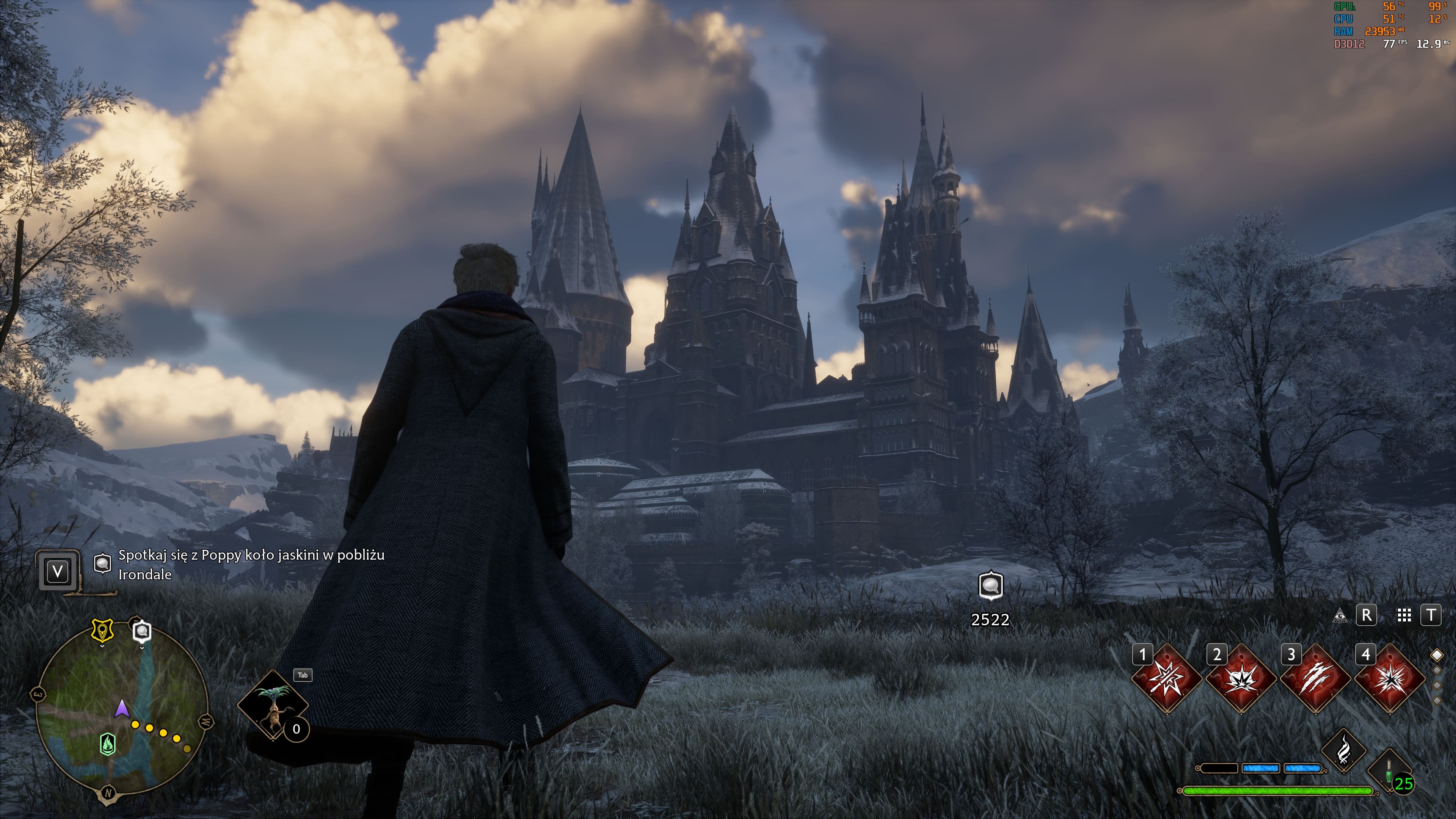Open the tracked Poppy quest objective

pos(251,564)
